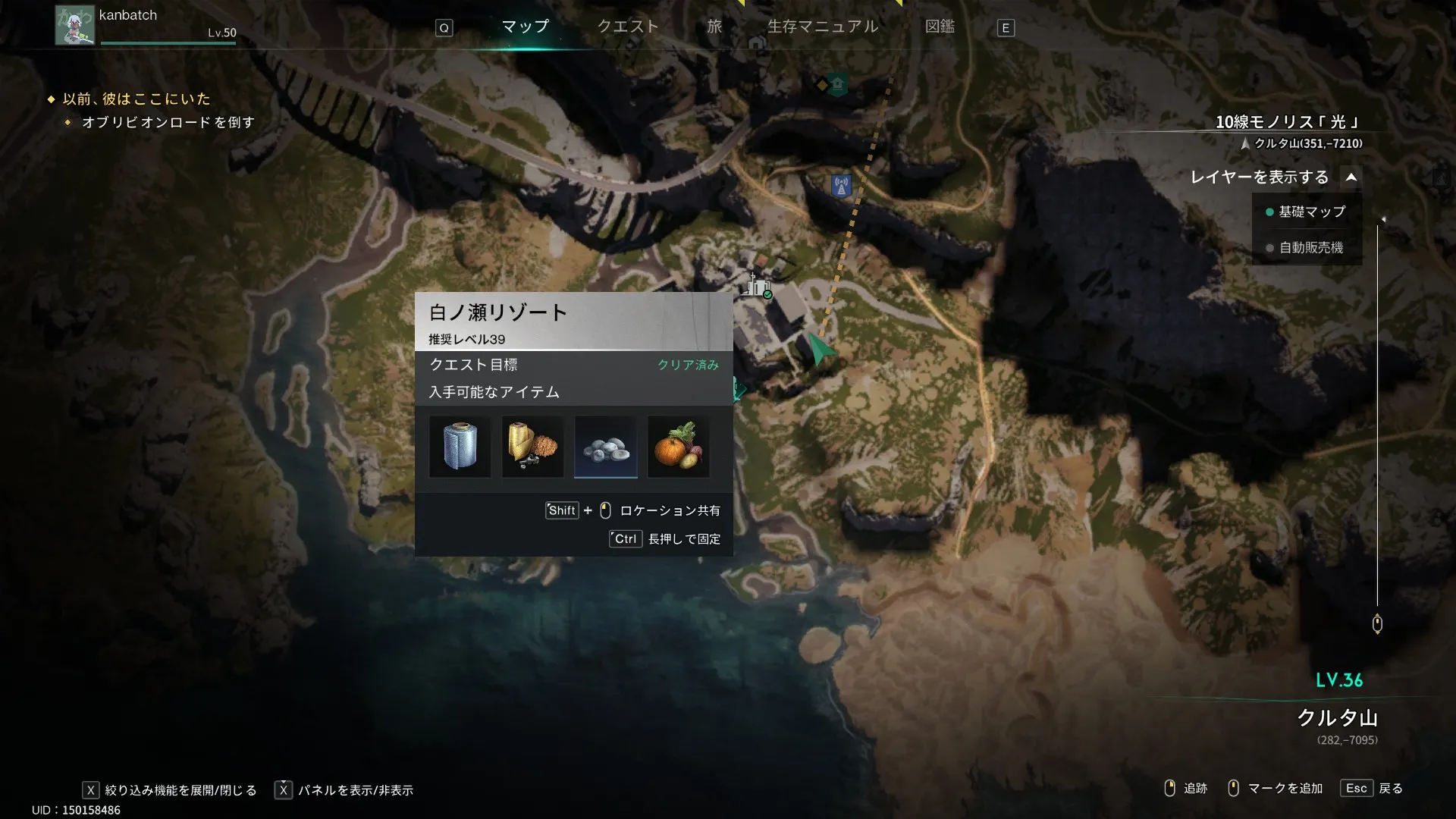Select the 図鑑 tab
Image resolution: width=1456 pixels, height=819 pixels.
click(940, 27)
